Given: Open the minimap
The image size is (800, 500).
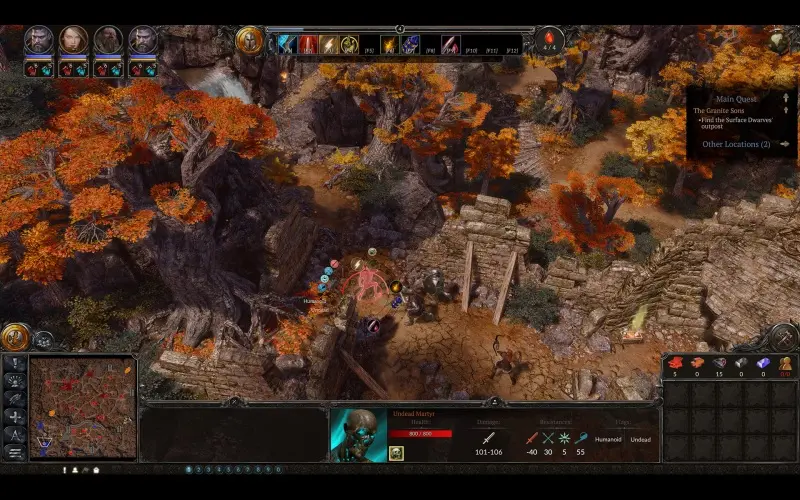Looking at the screenshot, I should coord(82,407).
